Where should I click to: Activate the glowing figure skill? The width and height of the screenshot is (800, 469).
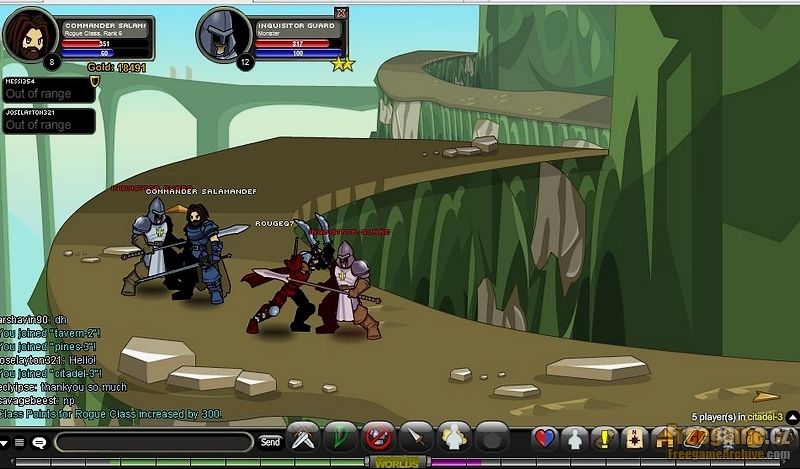click(453, 438)
